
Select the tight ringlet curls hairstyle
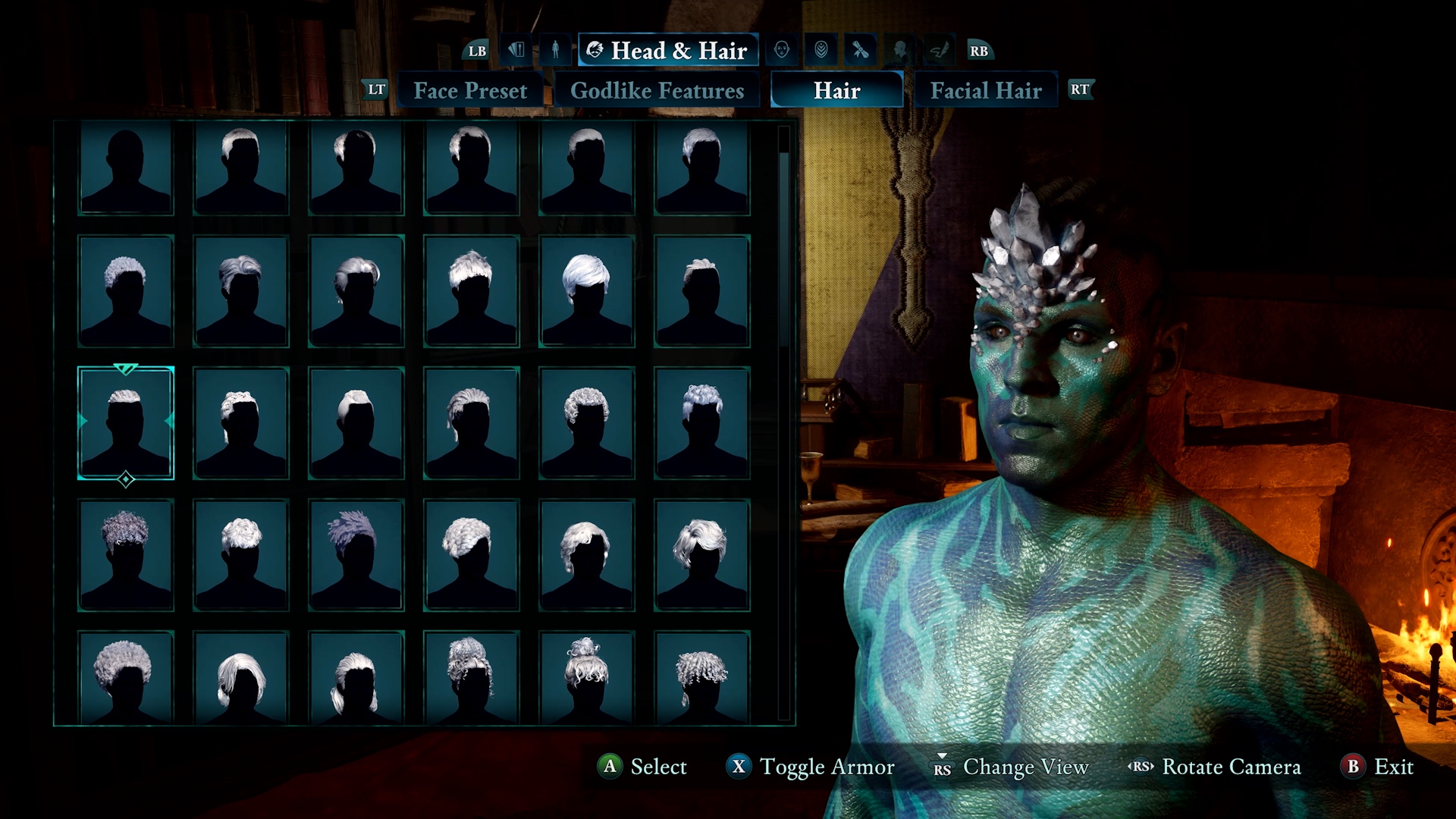tap(701, 676)
